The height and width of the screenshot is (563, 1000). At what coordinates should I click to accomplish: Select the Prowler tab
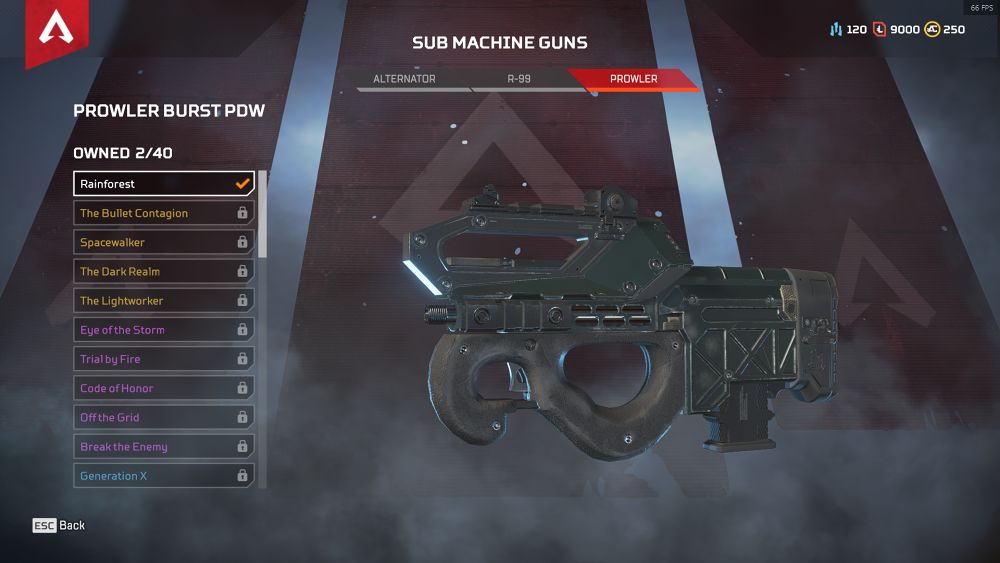coord(634,78)
